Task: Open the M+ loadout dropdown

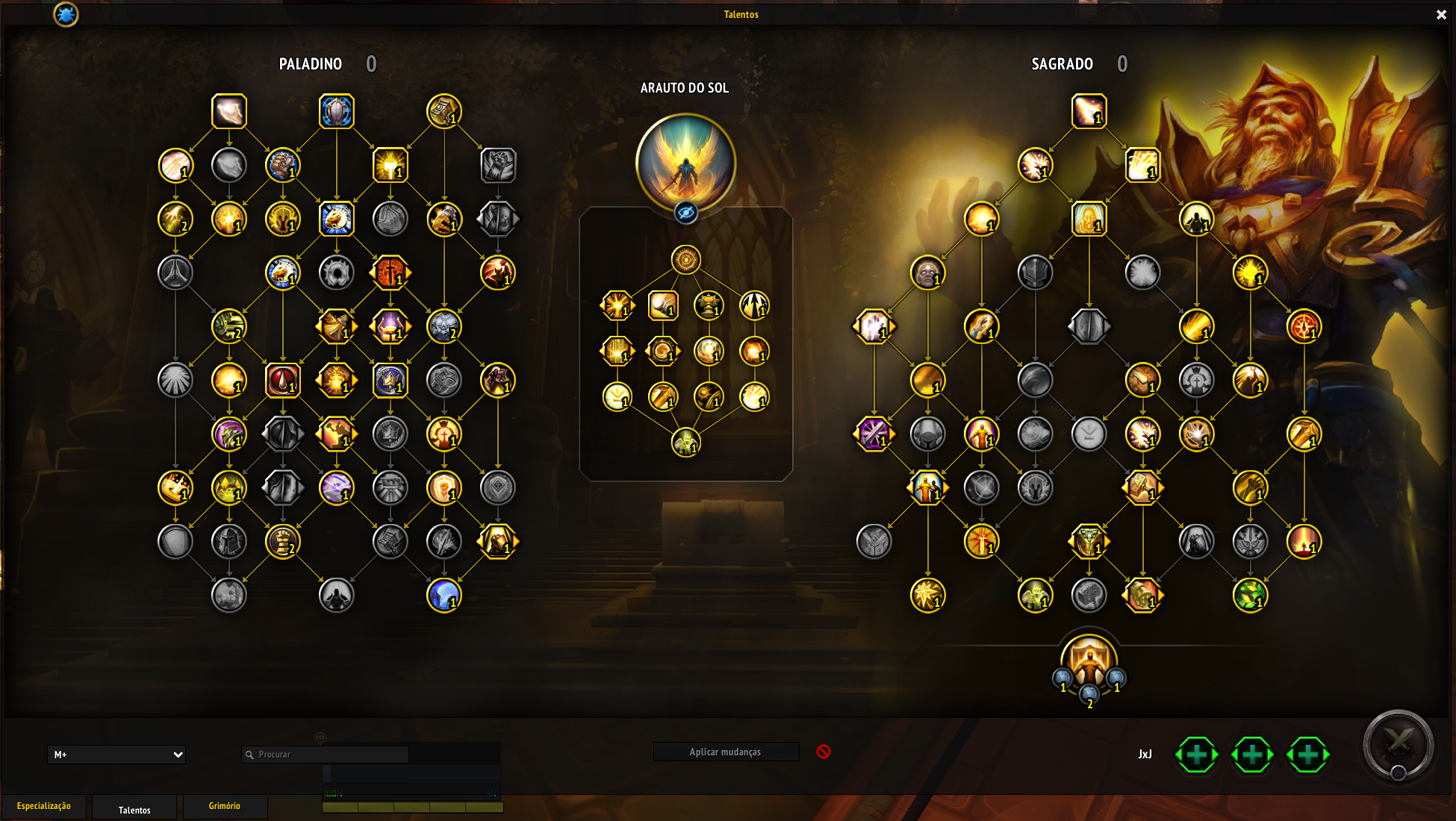Action: coord(116,755)
